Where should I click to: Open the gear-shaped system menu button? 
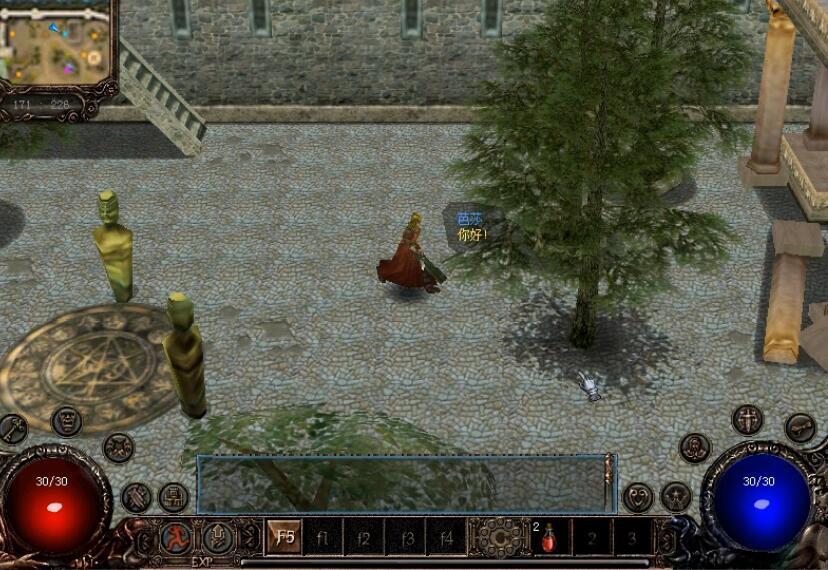coord(497,537)
